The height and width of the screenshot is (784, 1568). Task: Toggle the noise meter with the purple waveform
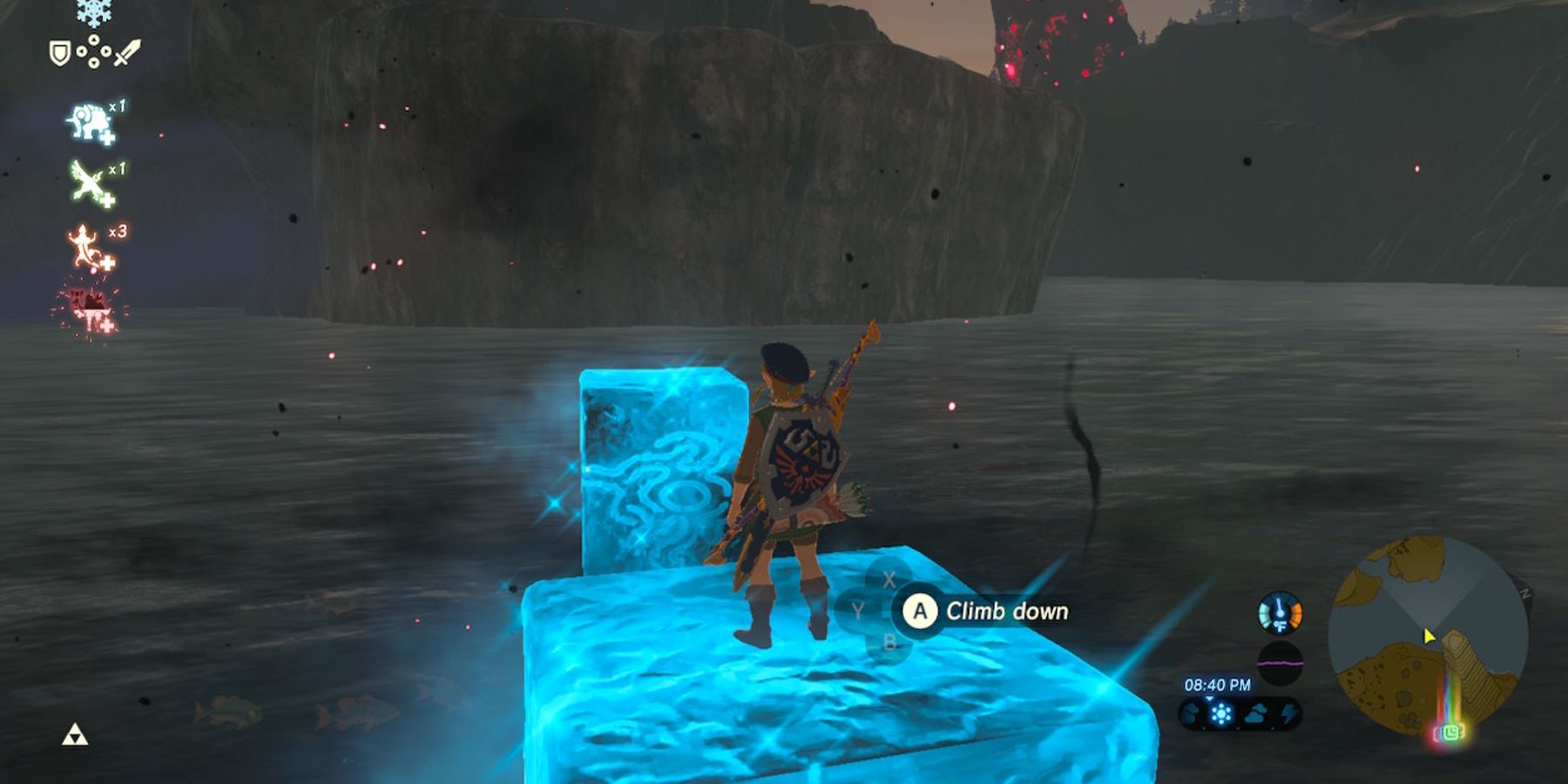tap(1281, 662)
